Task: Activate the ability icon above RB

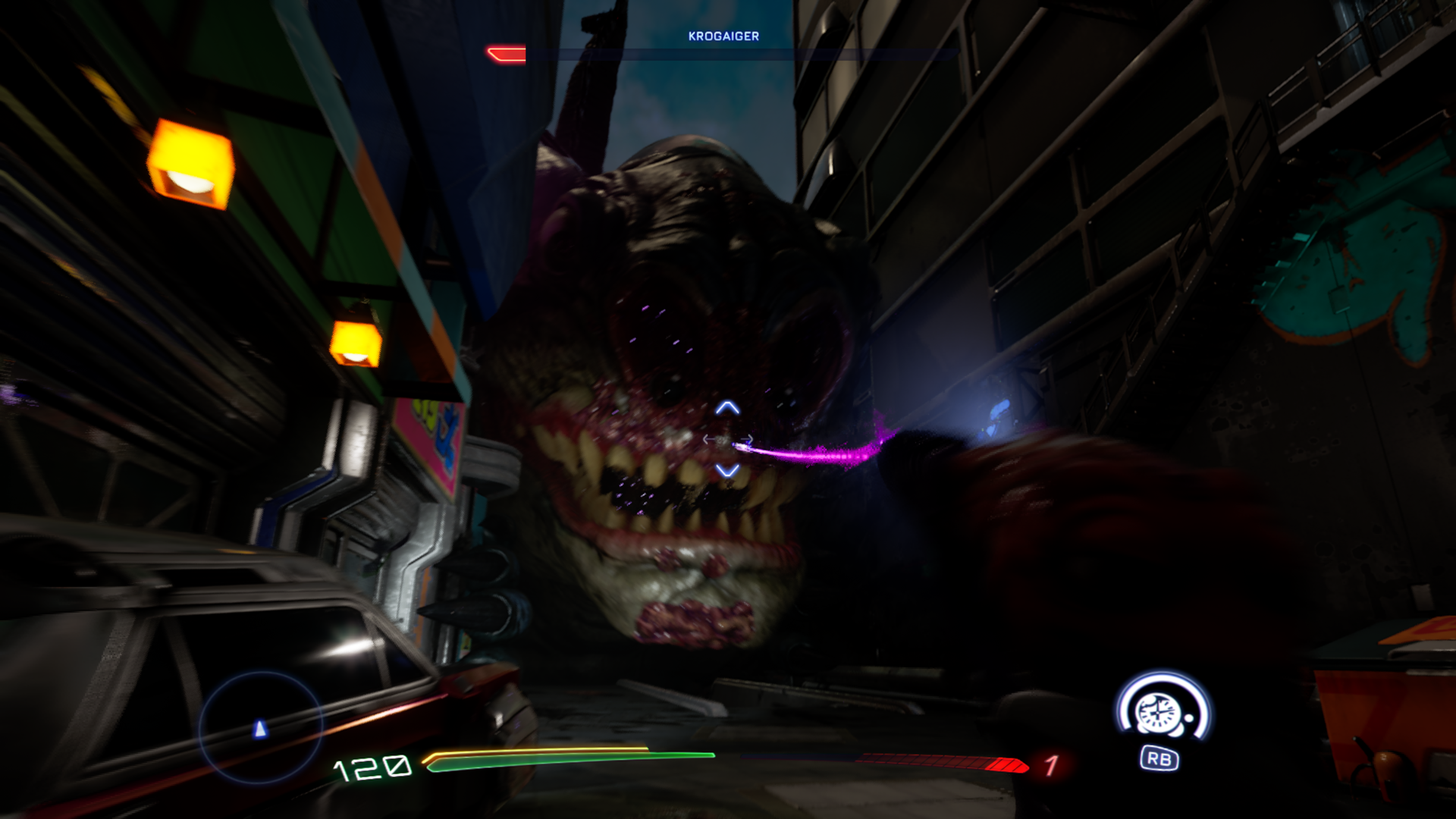Action: (1160, 710)
